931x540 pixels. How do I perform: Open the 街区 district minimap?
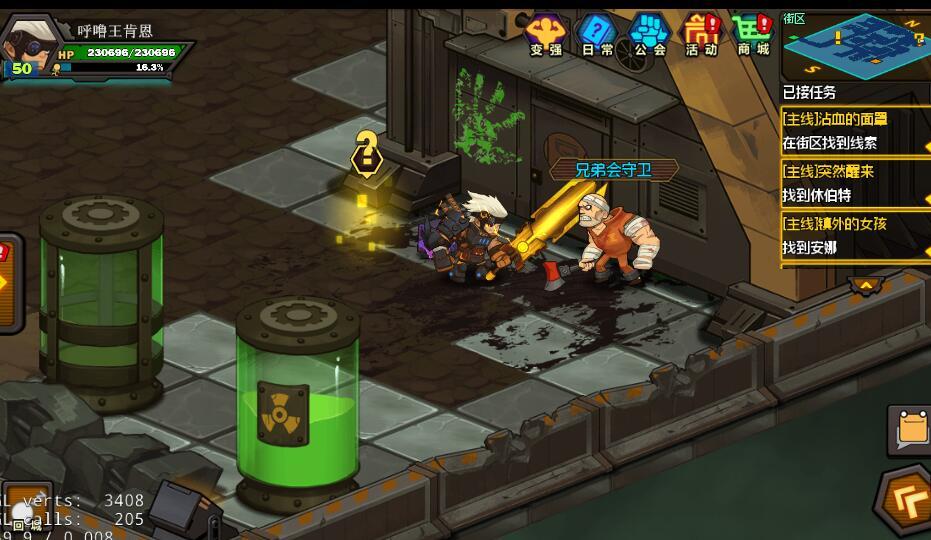click(855, 44)
